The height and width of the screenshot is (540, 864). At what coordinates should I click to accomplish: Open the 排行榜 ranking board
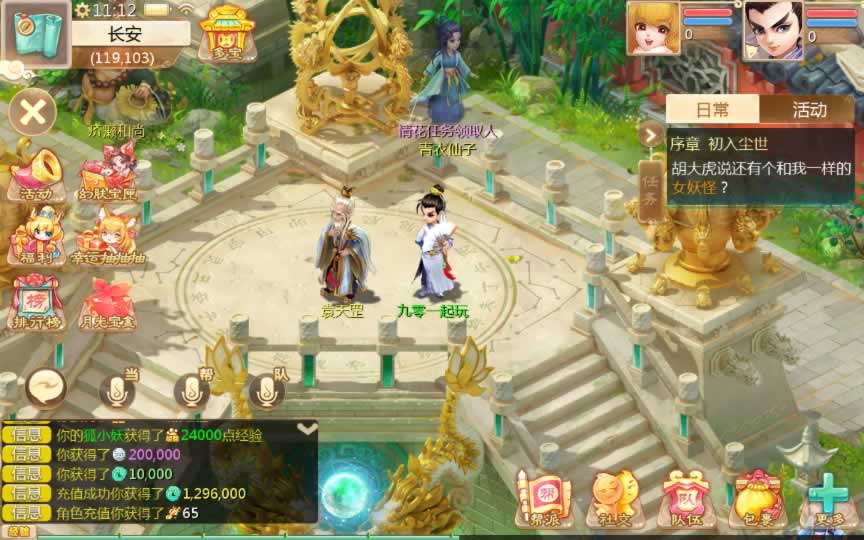(x=34, y=303)
